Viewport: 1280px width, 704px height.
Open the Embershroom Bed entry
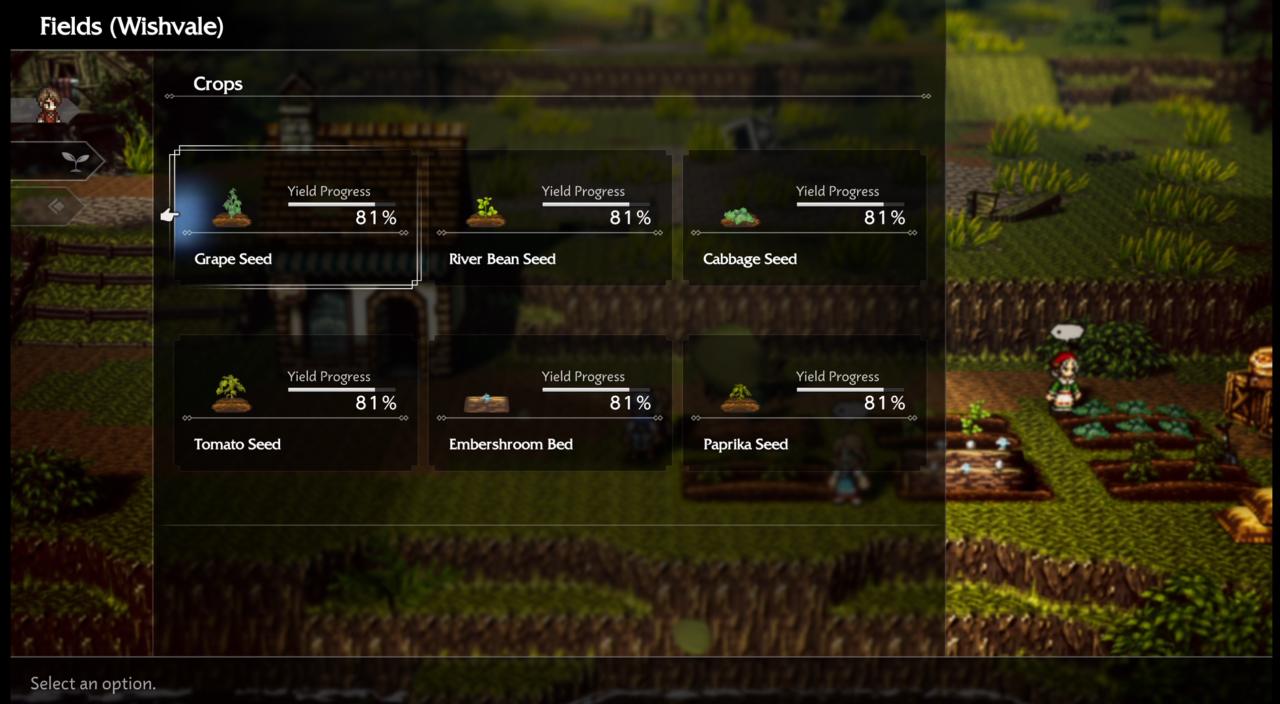(550, 404)
